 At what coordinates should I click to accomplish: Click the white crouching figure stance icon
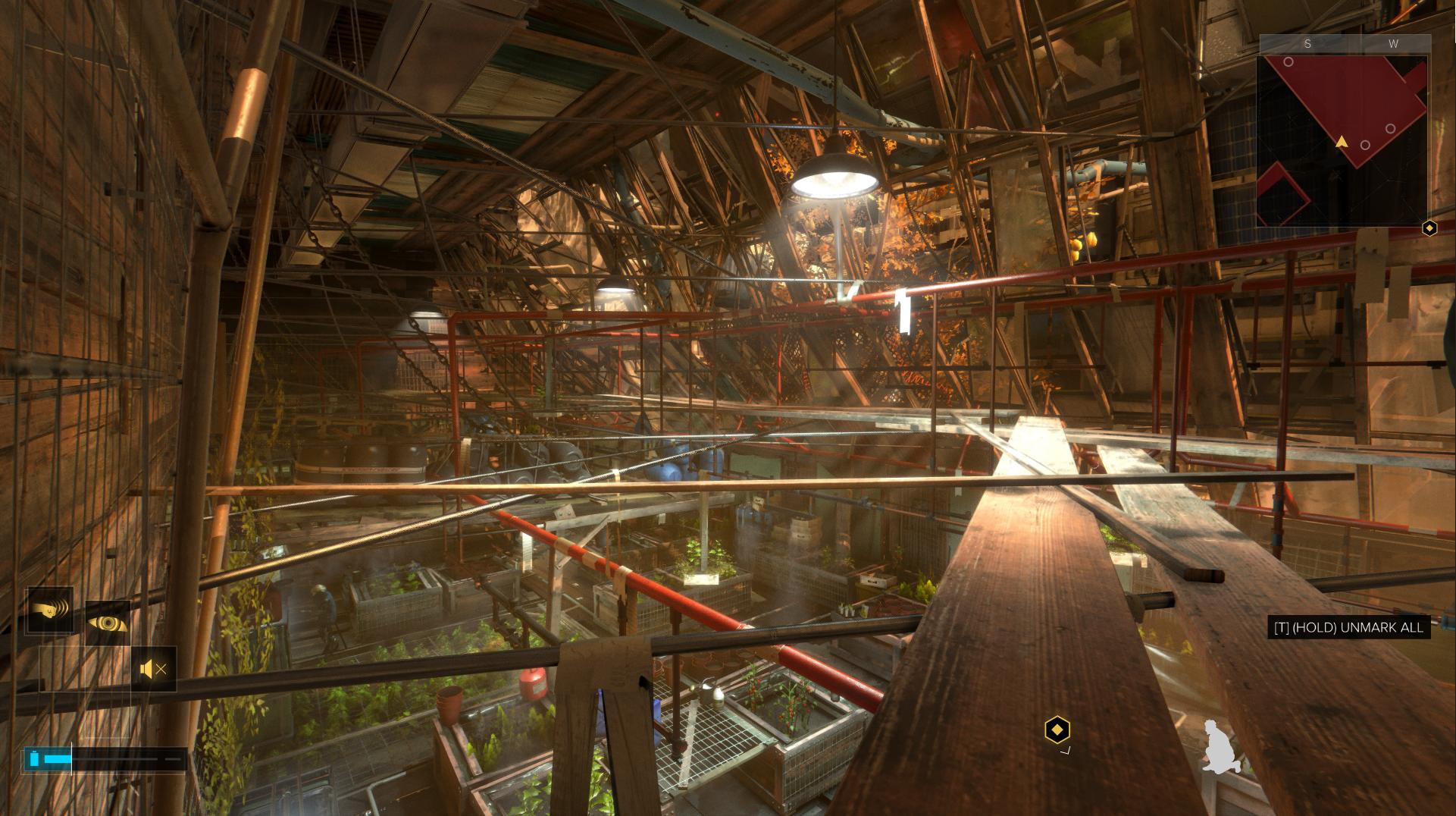click(x=1220, y=747)
